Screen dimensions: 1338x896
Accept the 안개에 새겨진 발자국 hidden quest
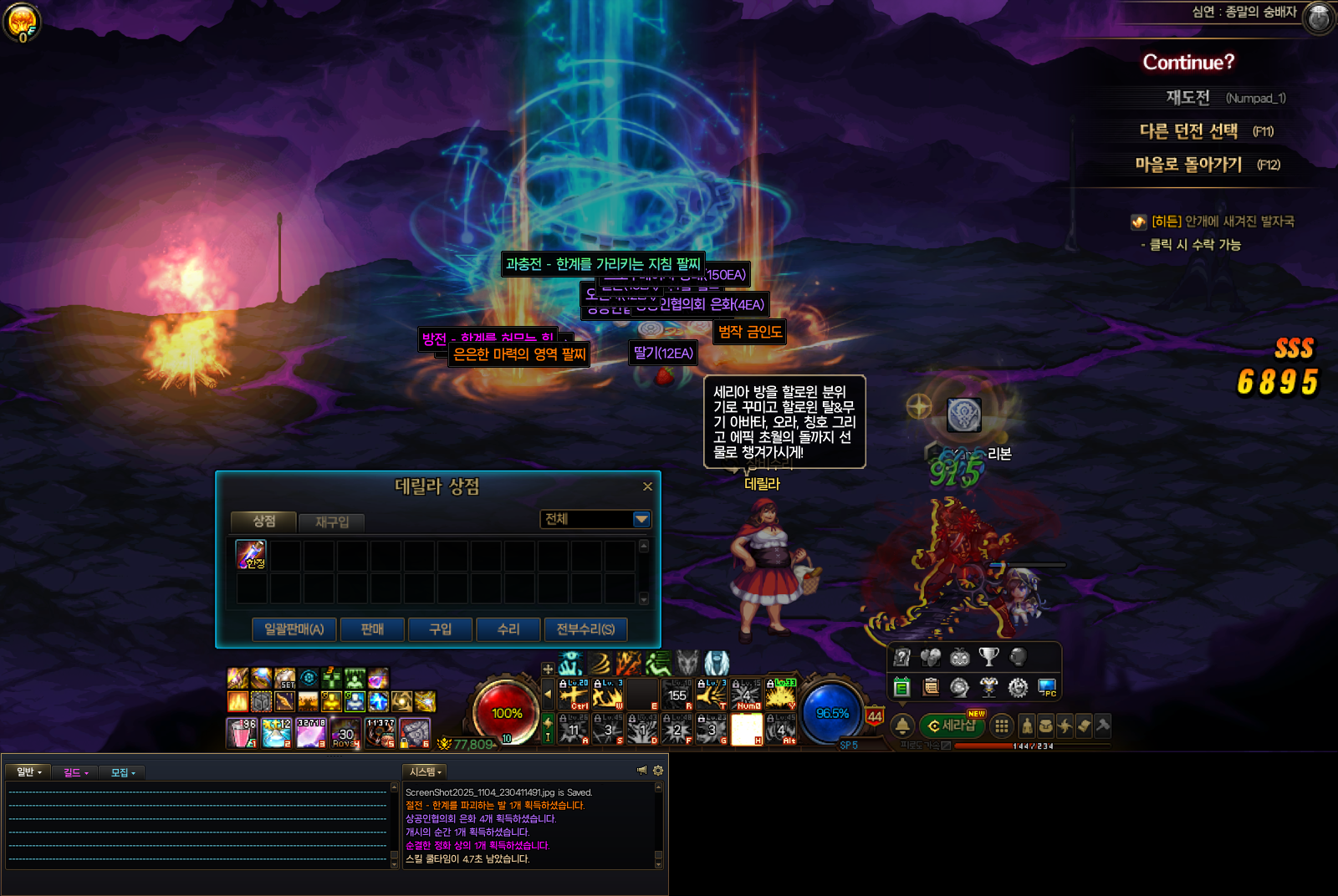(x=1222, y=221)
